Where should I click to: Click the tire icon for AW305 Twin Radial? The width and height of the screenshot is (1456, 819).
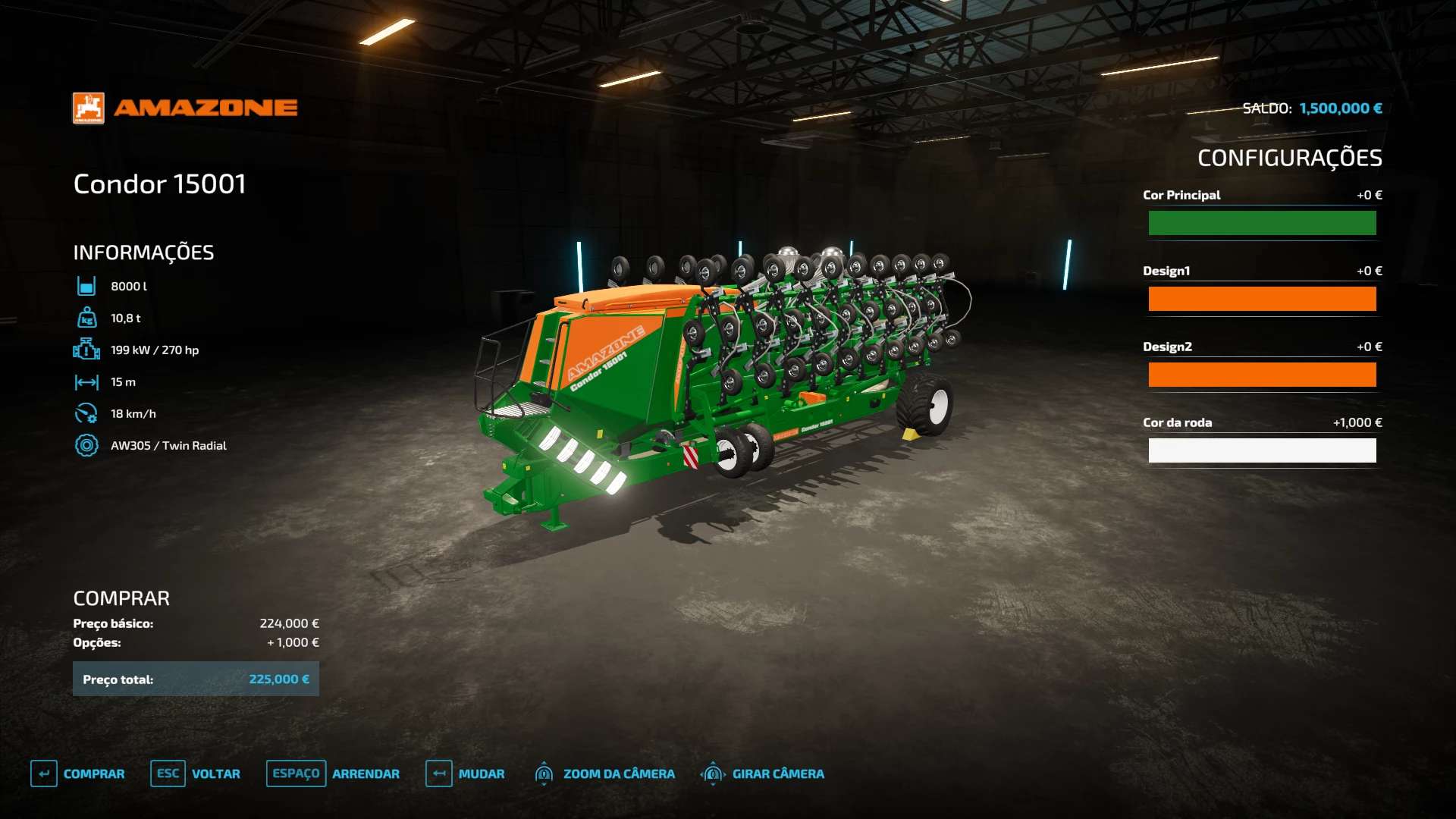(x=86, y=445)
